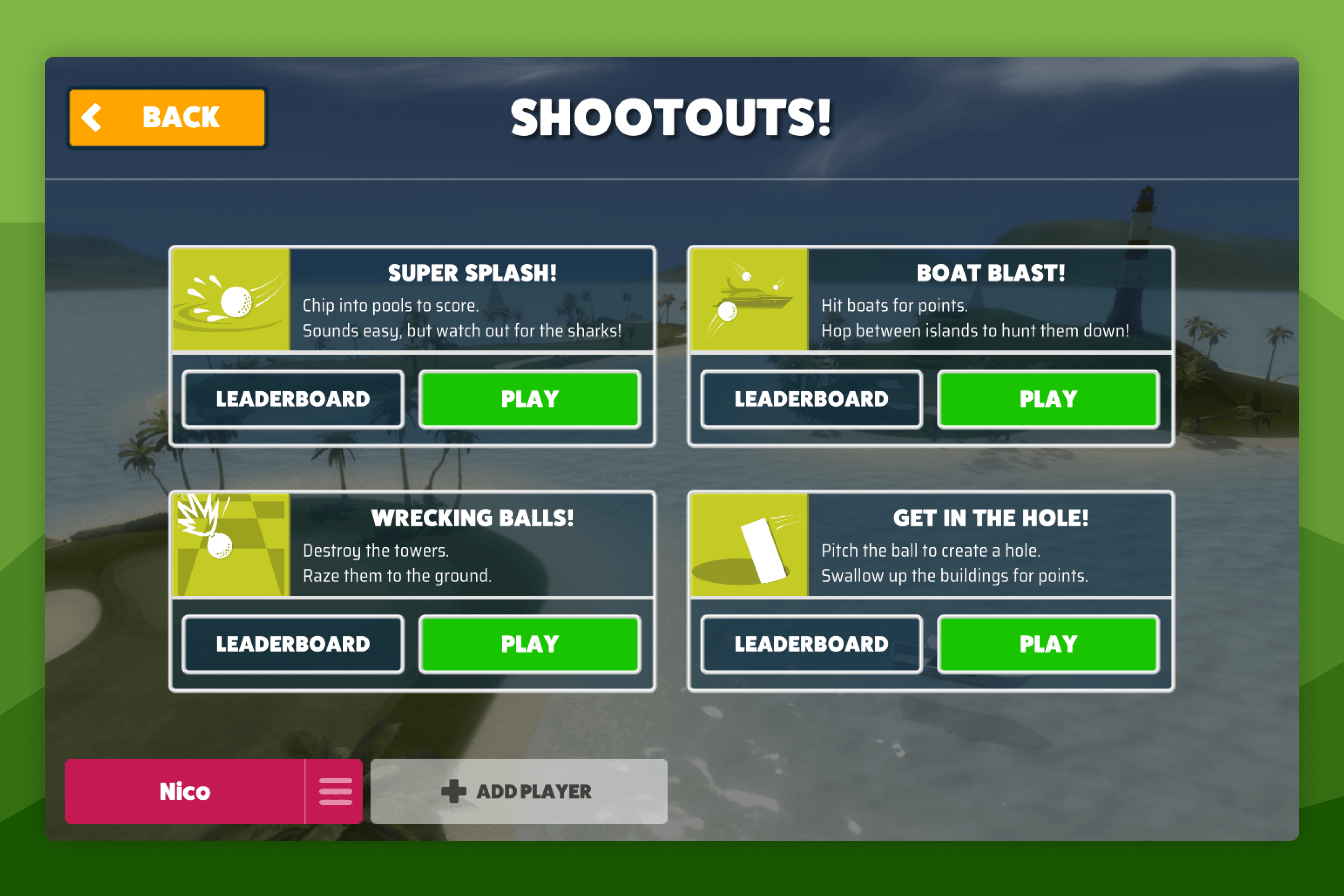Image resolution: width=1344 pixels, height=896 pixels.
Task: Open the Boat Blast leaderboard
Action: 811,399
